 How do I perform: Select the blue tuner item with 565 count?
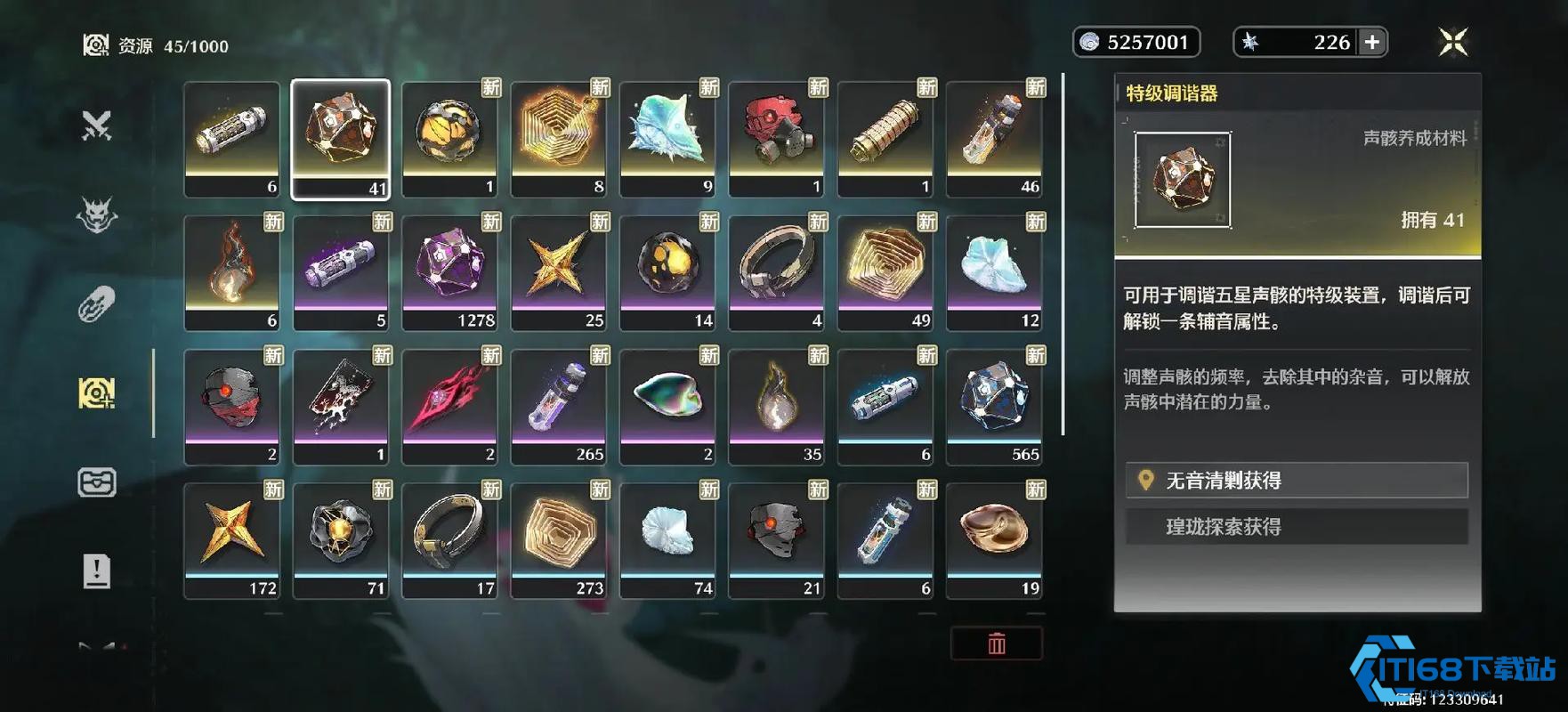[994, 406]
